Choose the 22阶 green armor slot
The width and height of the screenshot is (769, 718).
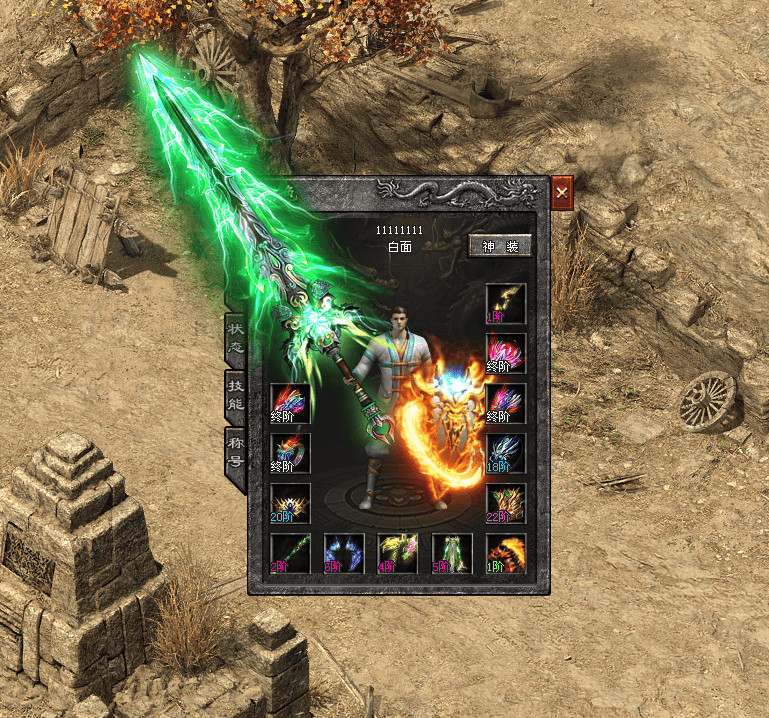pos(505,503)
